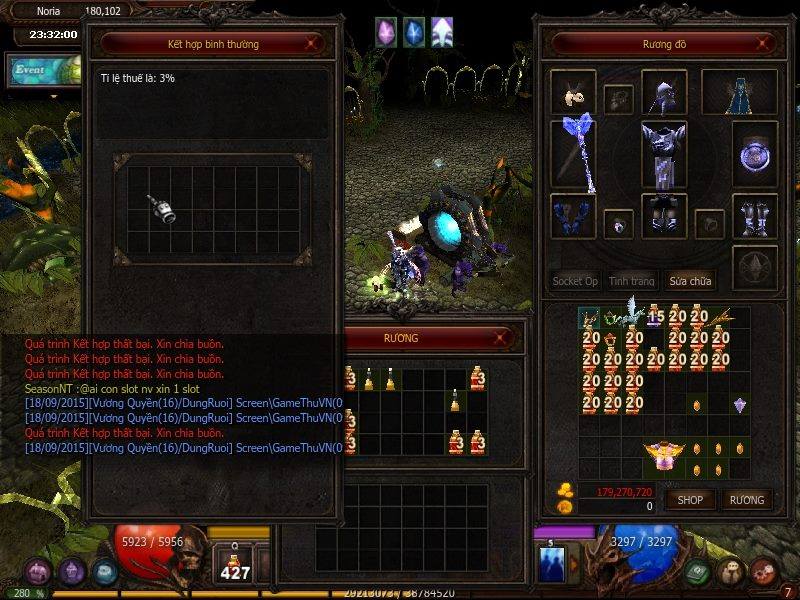This screenshot has width=800, height=600.
Task: Pick the silver item in the combine grid
Action: 162,208
